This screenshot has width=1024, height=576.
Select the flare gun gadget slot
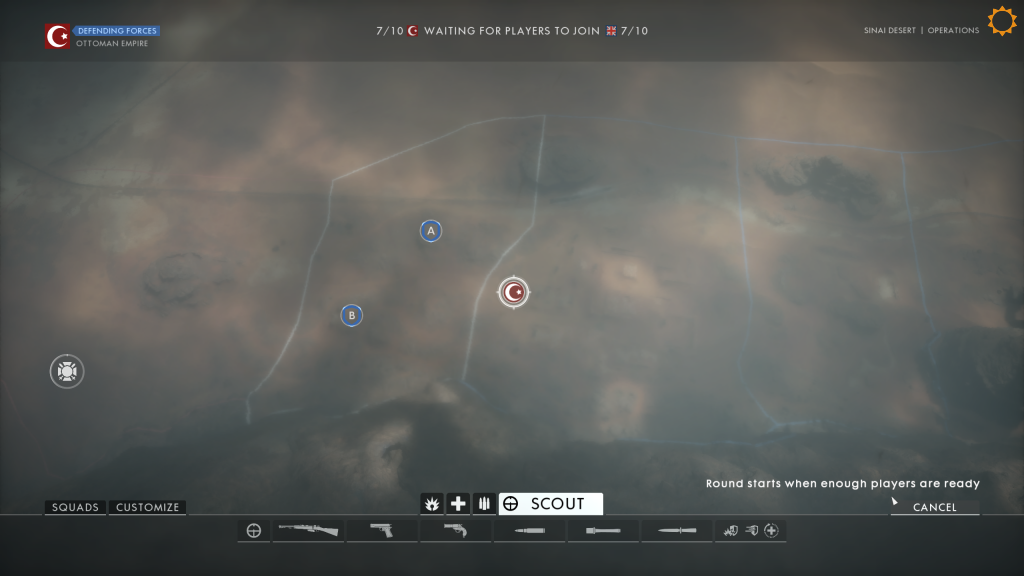[x=455, y=530]
